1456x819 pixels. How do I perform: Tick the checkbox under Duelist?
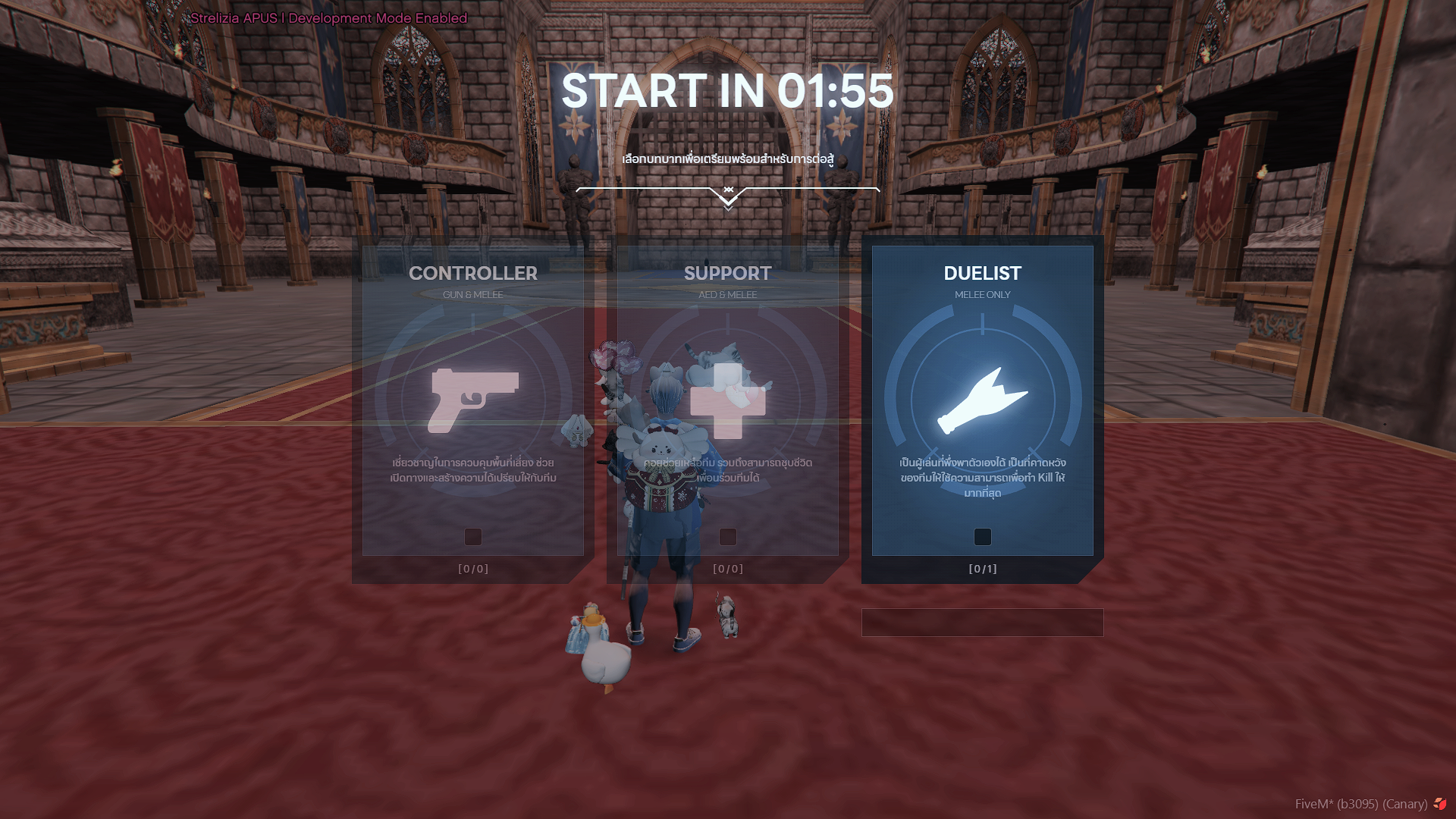[x=982, y=537]
